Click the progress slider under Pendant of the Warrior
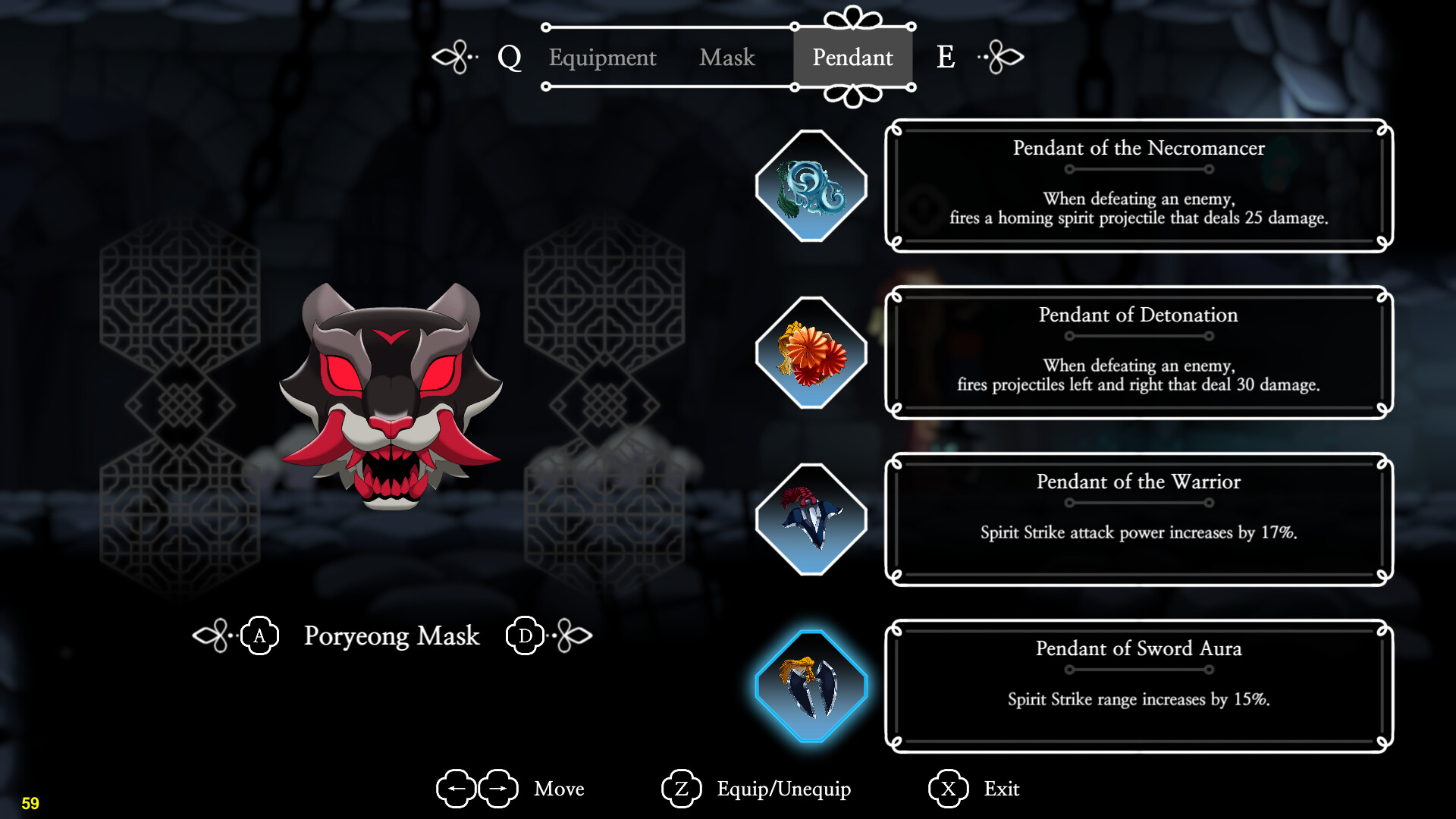The height and width of the screenshot is (819, 1456). [x=1139, y=503]
